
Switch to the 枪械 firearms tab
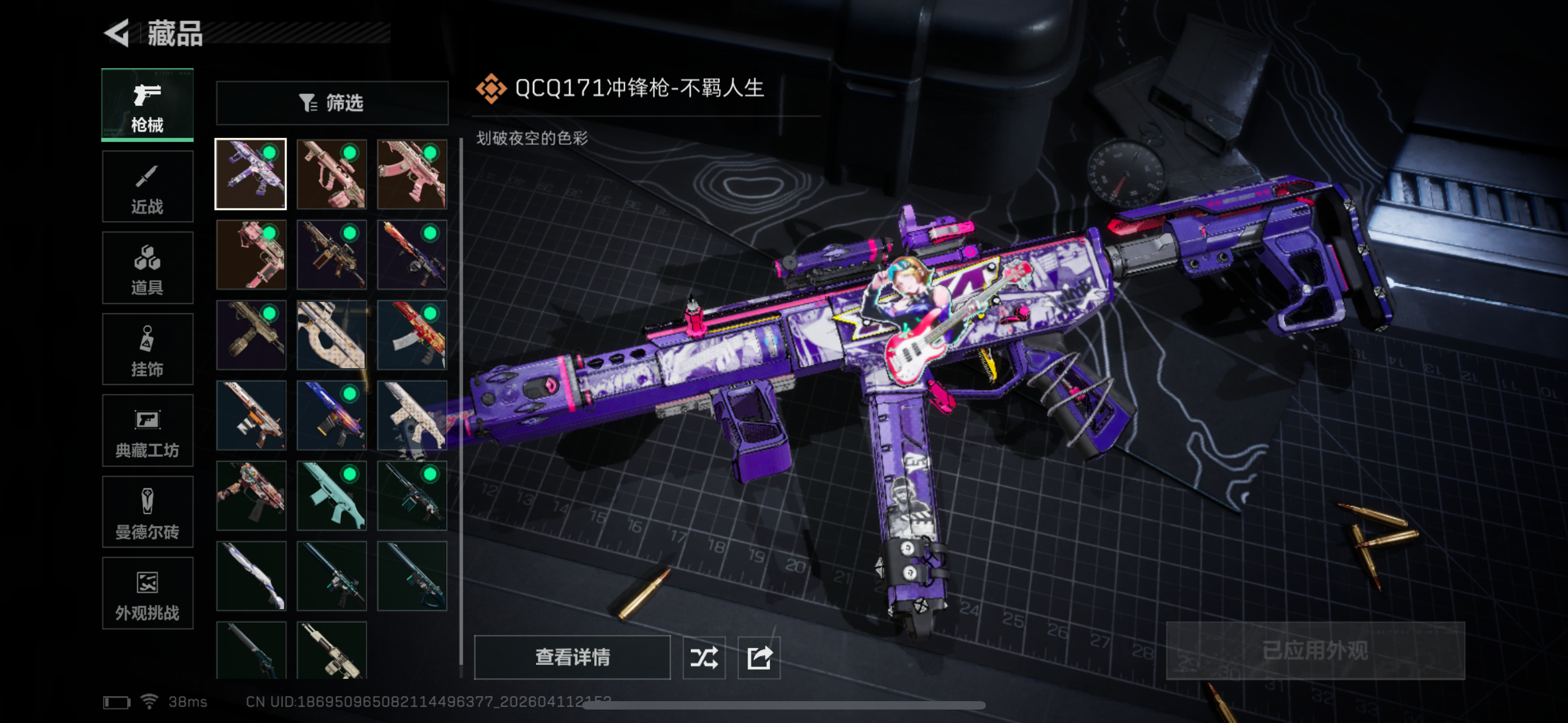147,105
